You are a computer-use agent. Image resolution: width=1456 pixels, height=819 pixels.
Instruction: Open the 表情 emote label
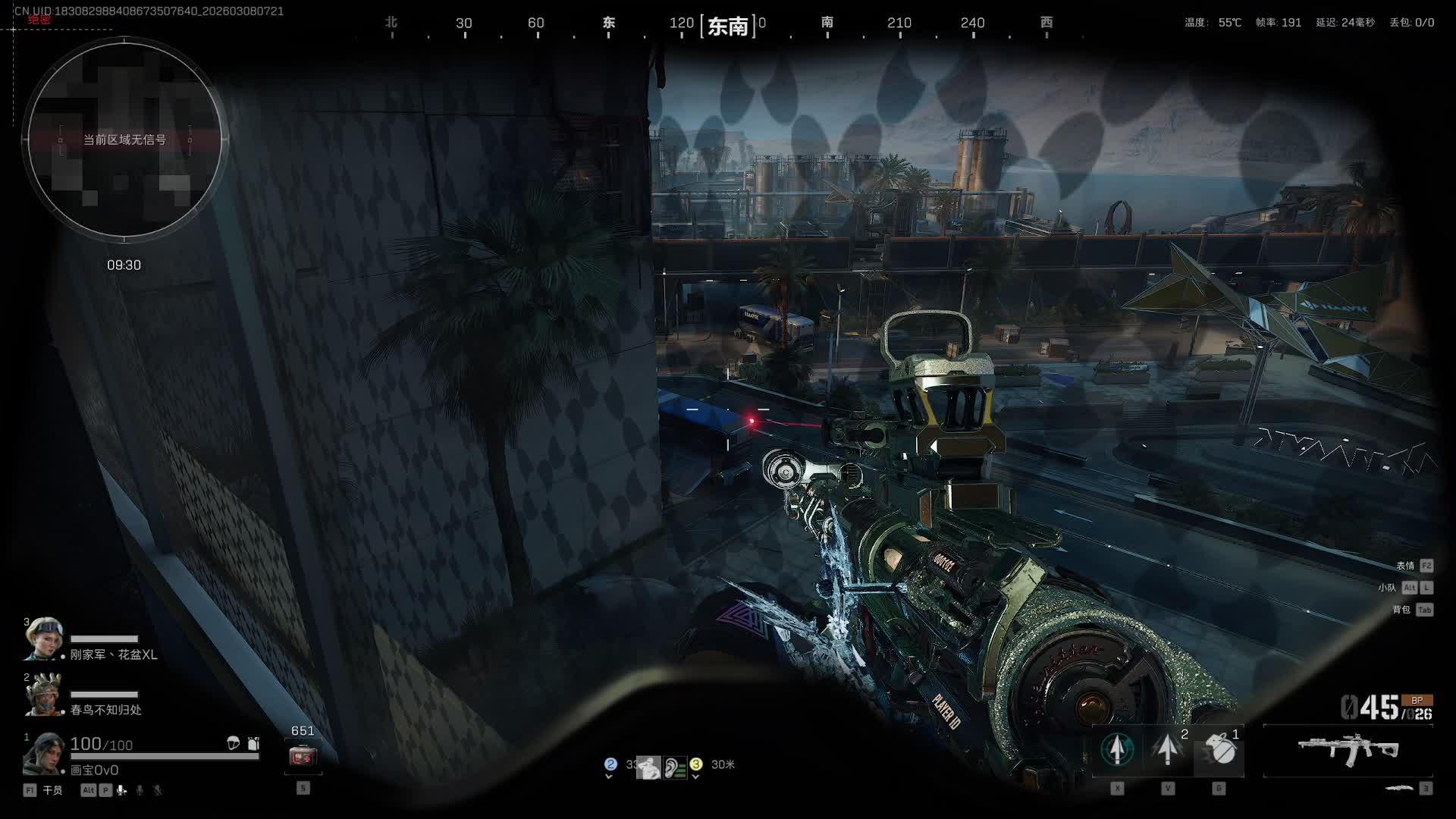(1405, 566)
